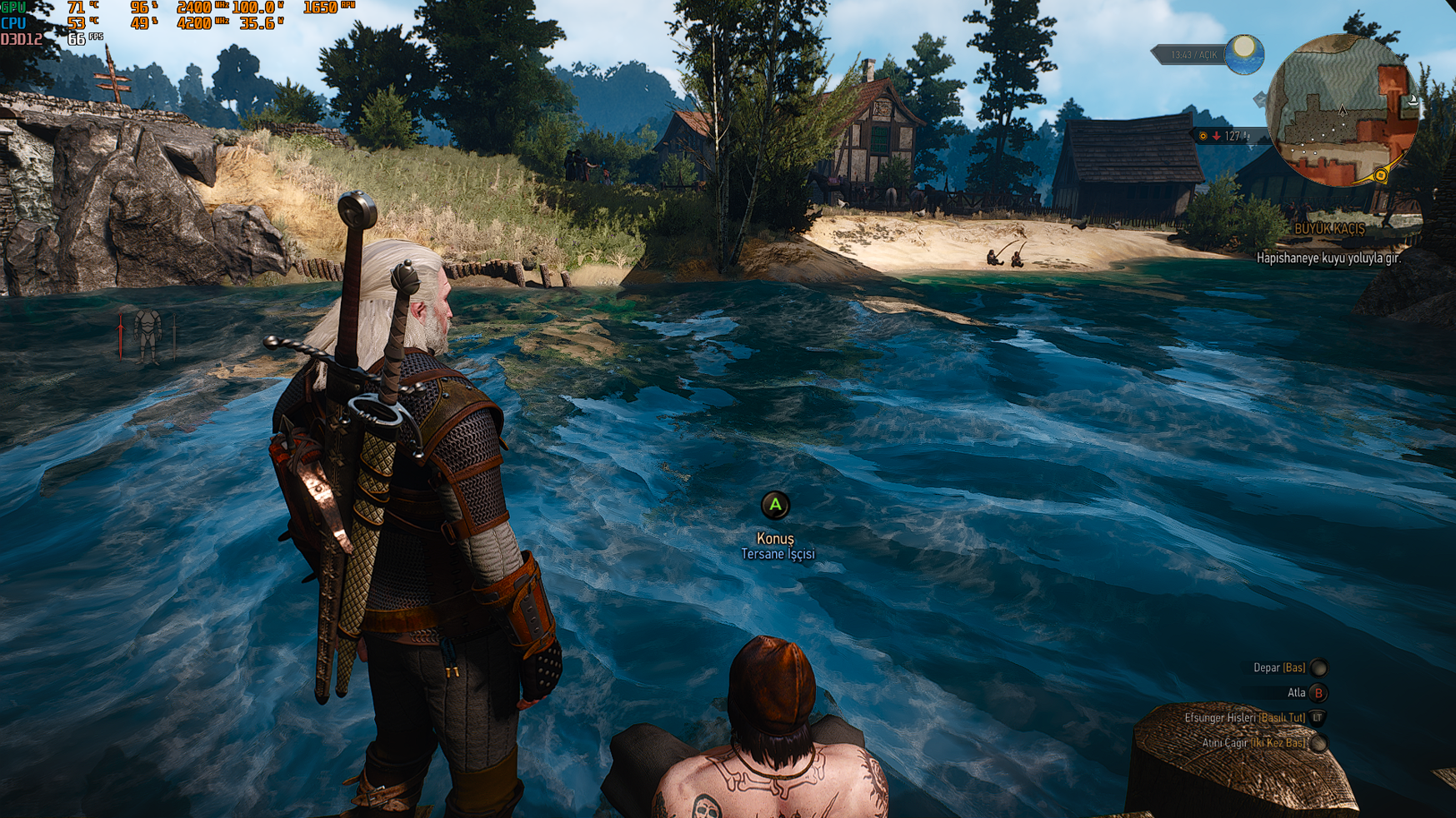Select the yellow quest marker on the minimap

point(1380,175)
